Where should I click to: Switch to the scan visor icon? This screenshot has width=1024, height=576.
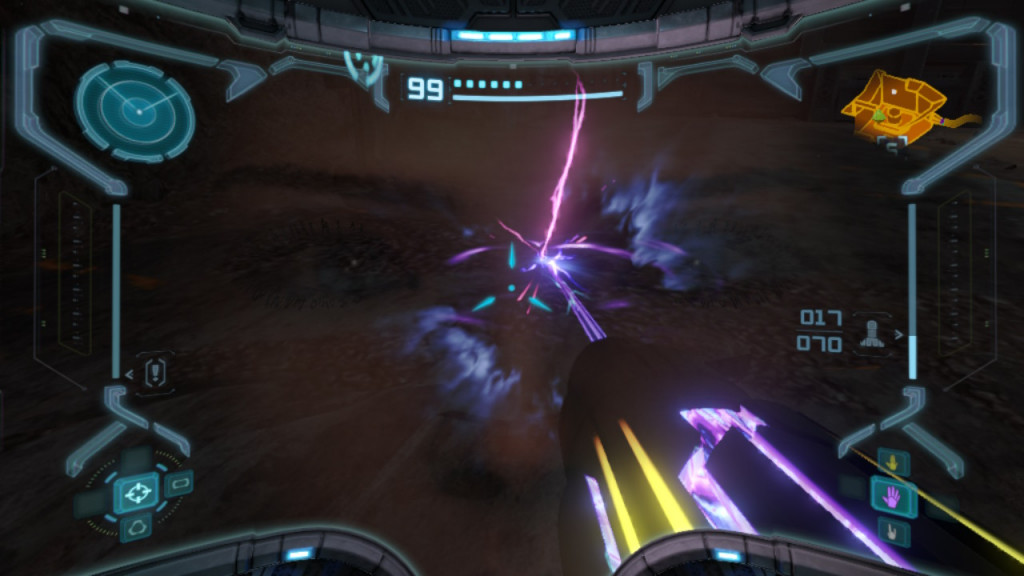[x=180, y=484]
